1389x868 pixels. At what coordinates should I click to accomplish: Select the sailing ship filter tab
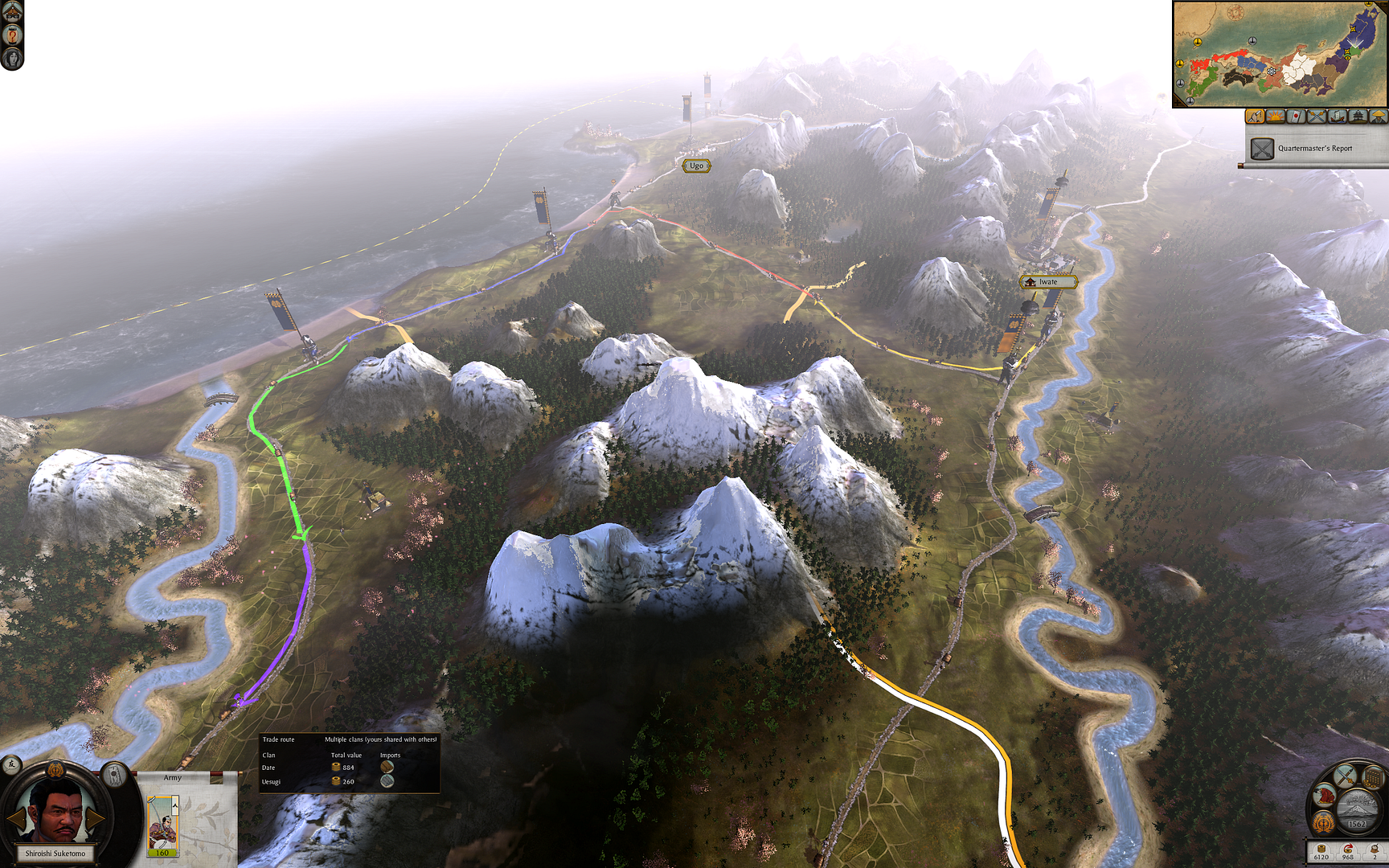(1338, 117)
